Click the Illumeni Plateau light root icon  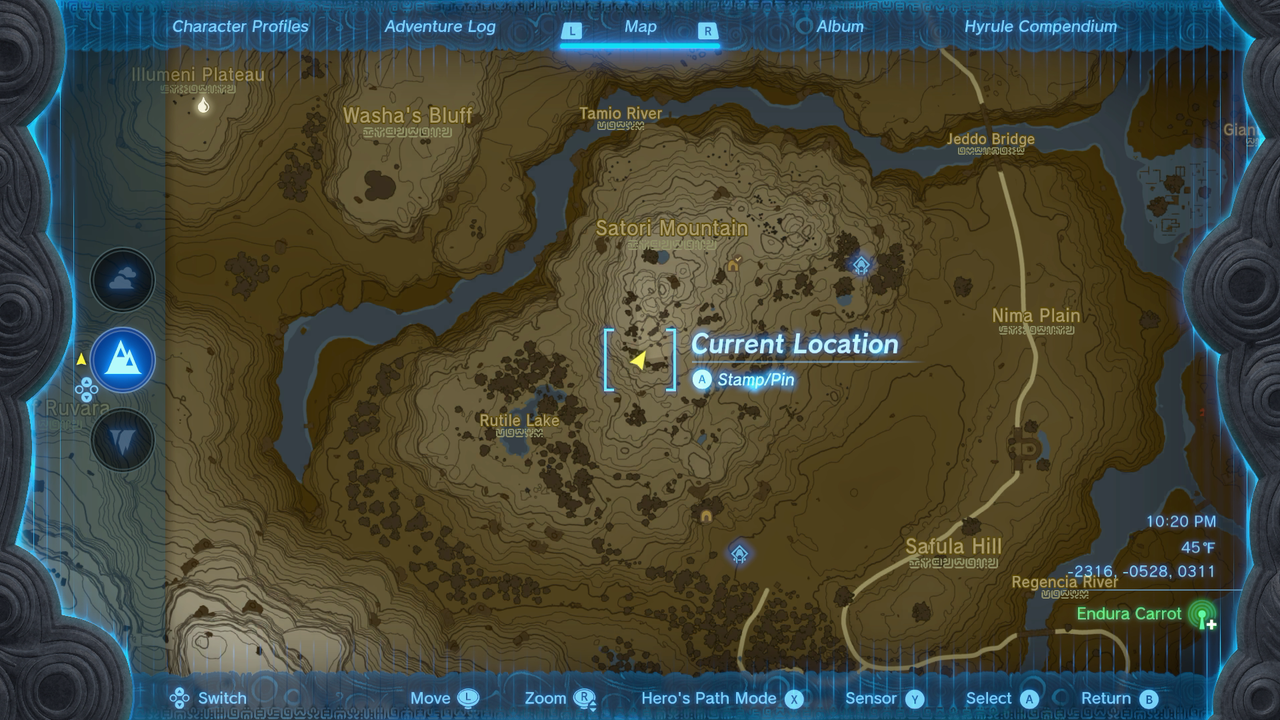(203, 104)
